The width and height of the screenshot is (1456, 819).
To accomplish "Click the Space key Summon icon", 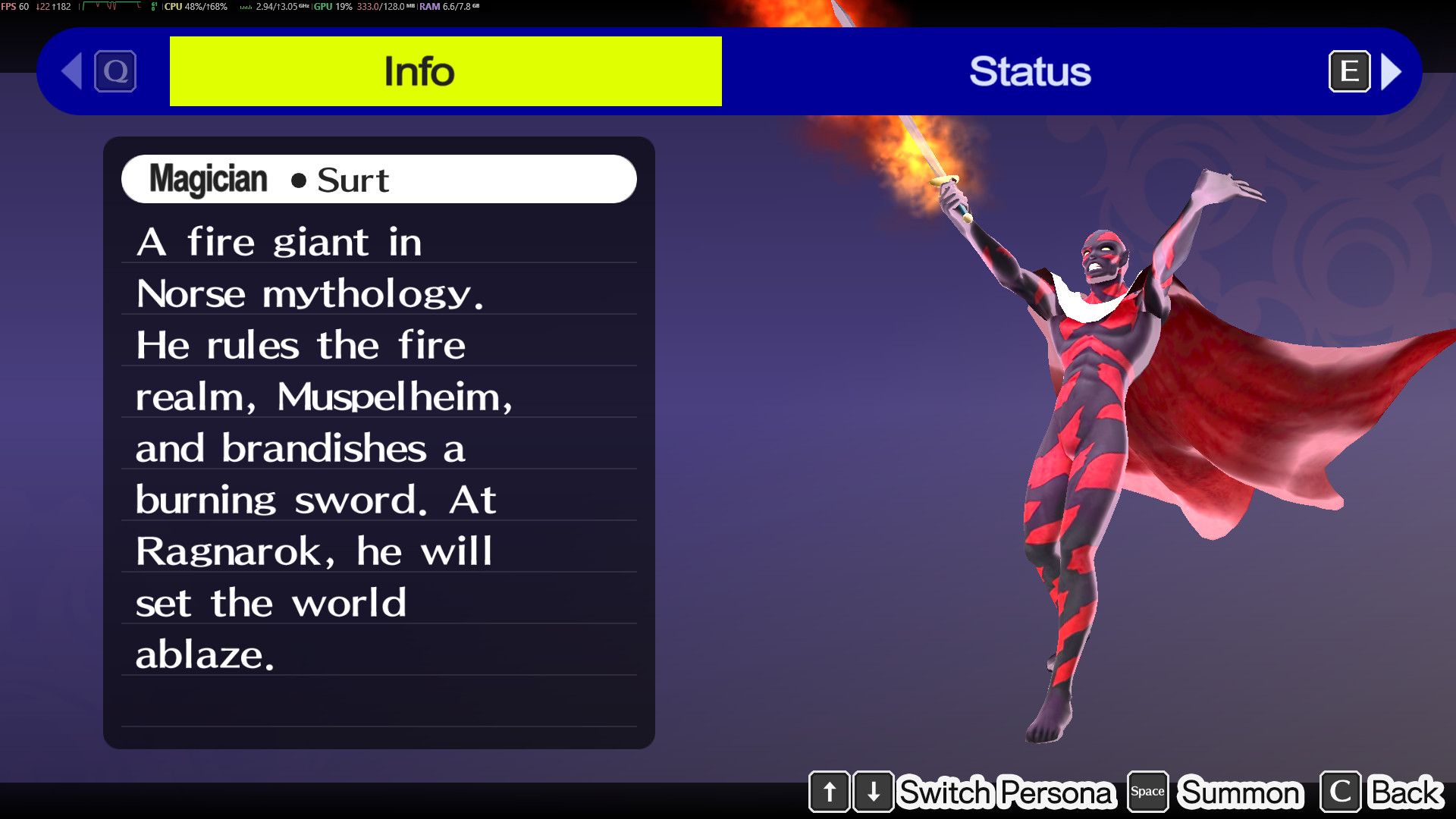I will (1147, 792).
